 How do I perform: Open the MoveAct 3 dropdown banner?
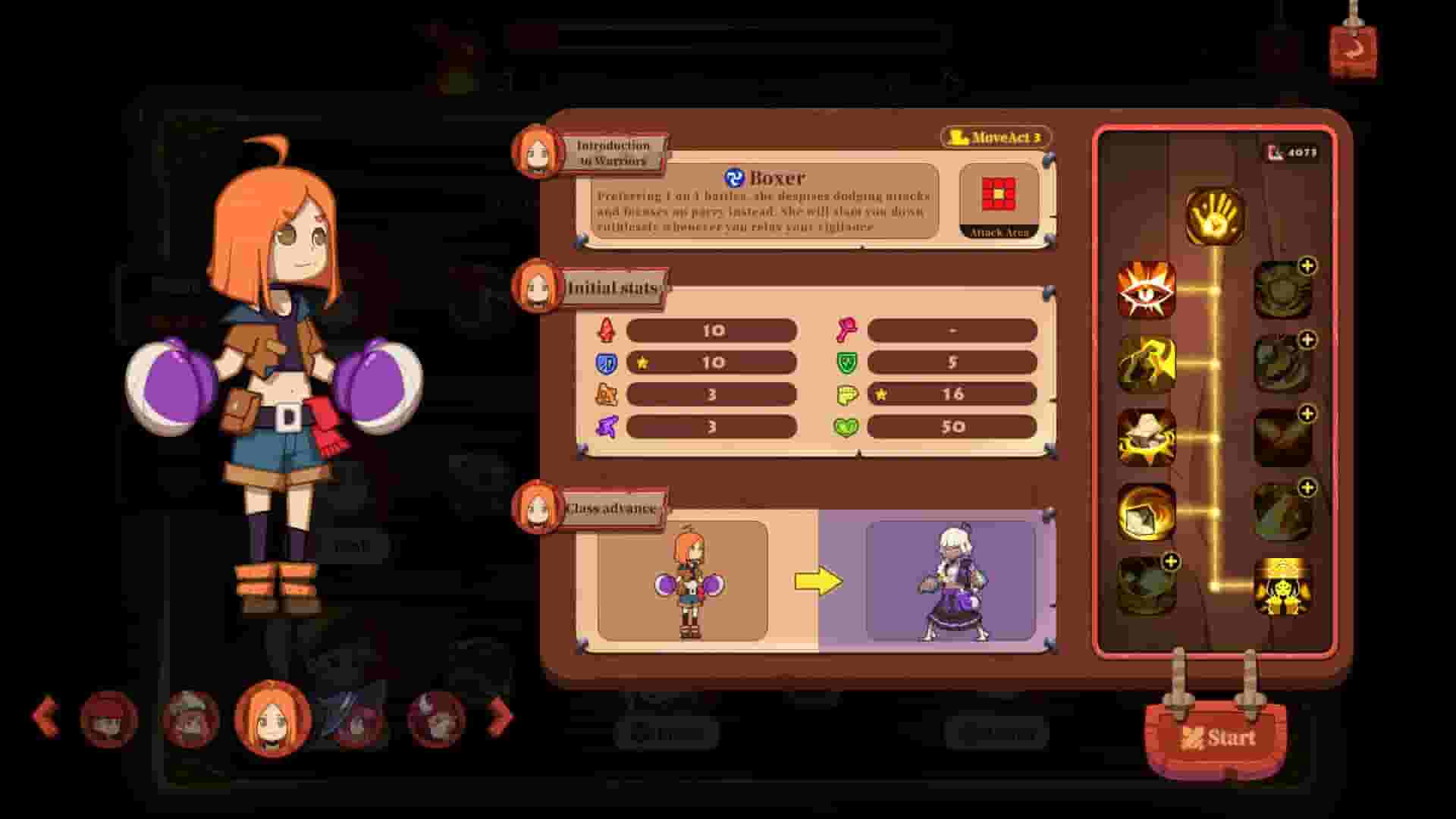996,138
